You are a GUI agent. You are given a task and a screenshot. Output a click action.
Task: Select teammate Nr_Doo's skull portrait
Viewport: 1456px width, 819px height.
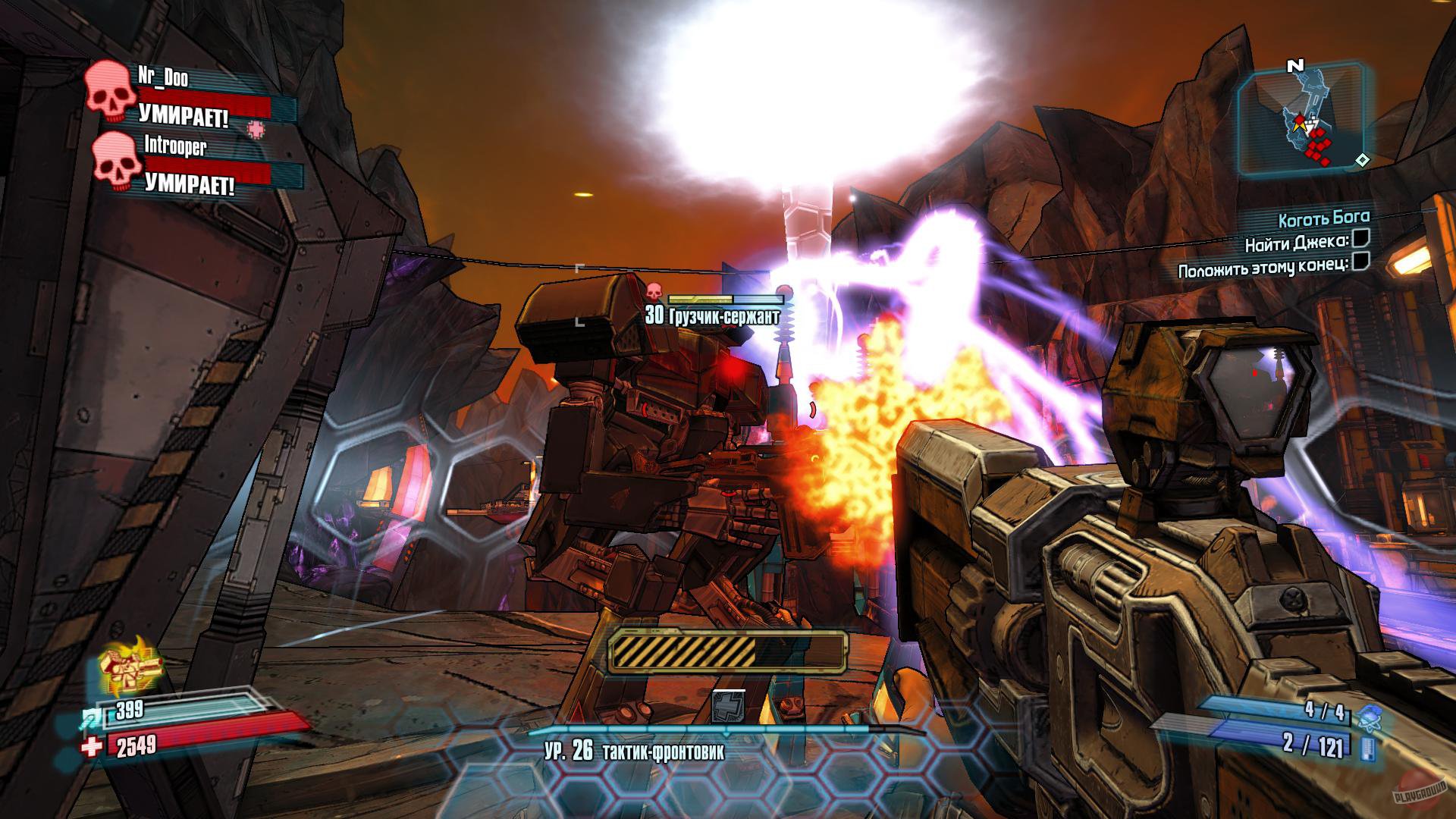pos(108,93)
